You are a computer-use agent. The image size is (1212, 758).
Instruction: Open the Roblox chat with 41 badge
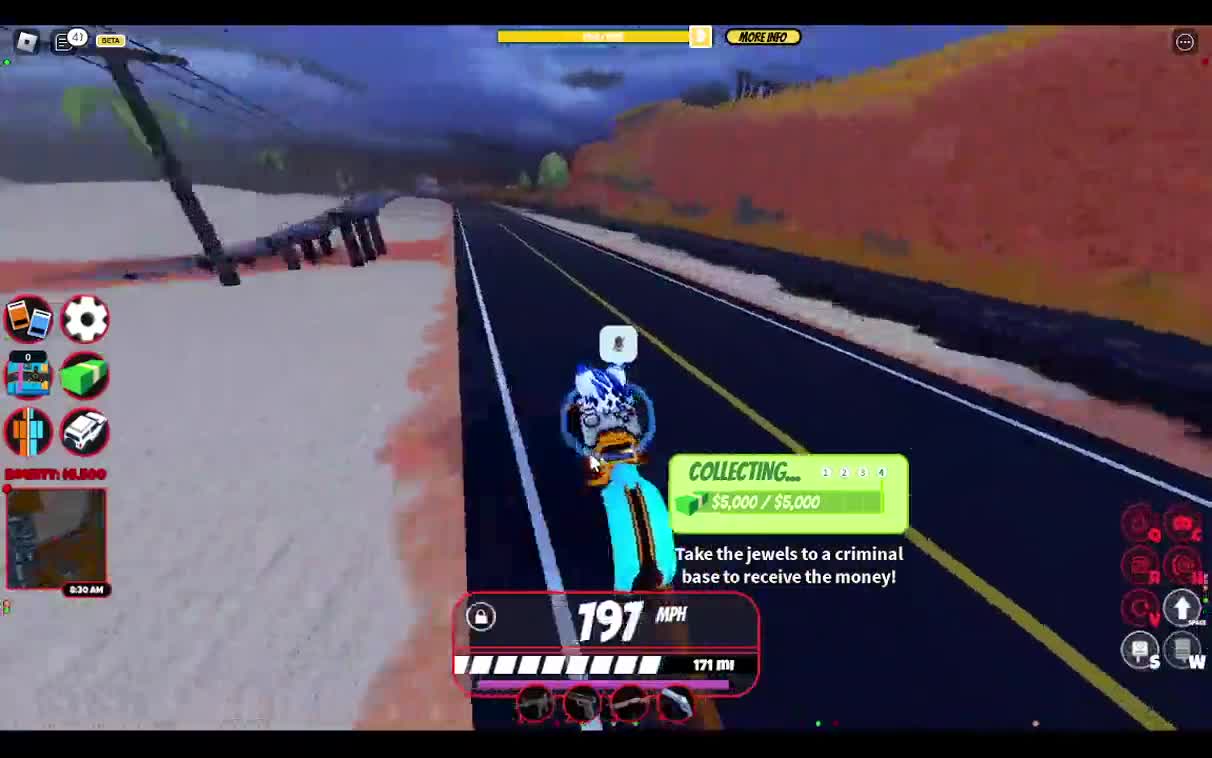click(65, 41)
